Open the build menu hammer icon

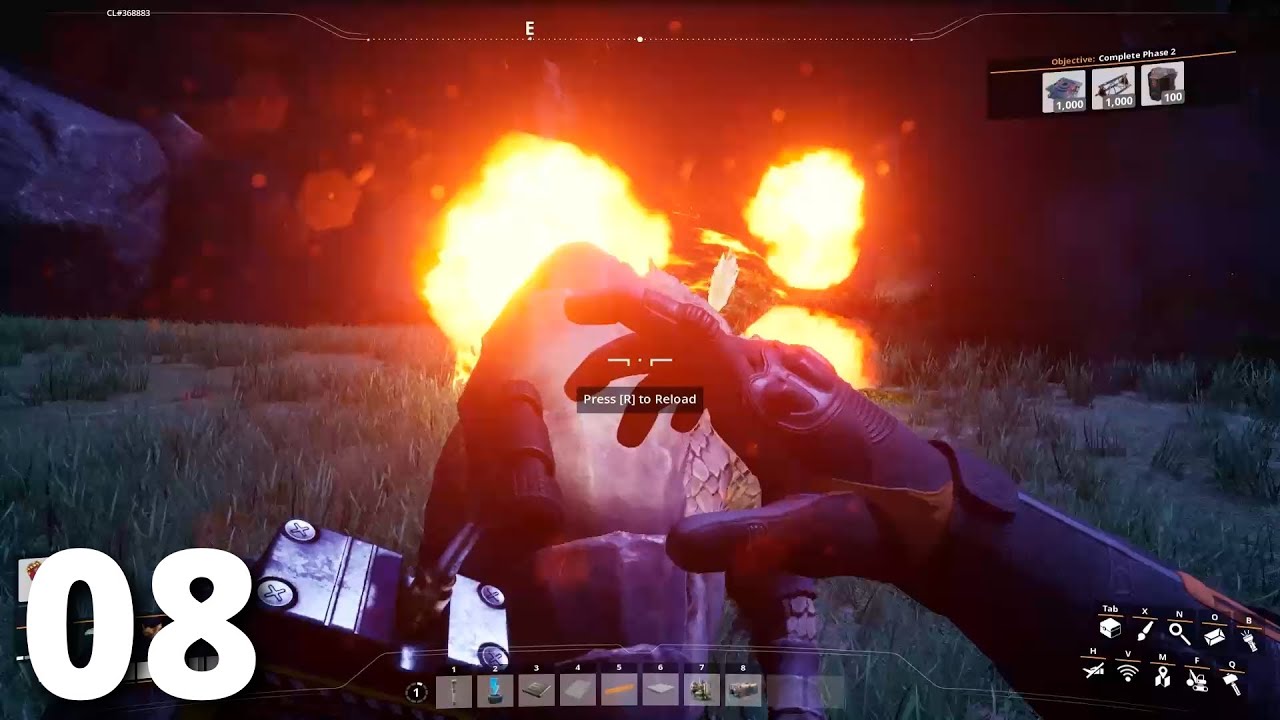point(1230,683)
